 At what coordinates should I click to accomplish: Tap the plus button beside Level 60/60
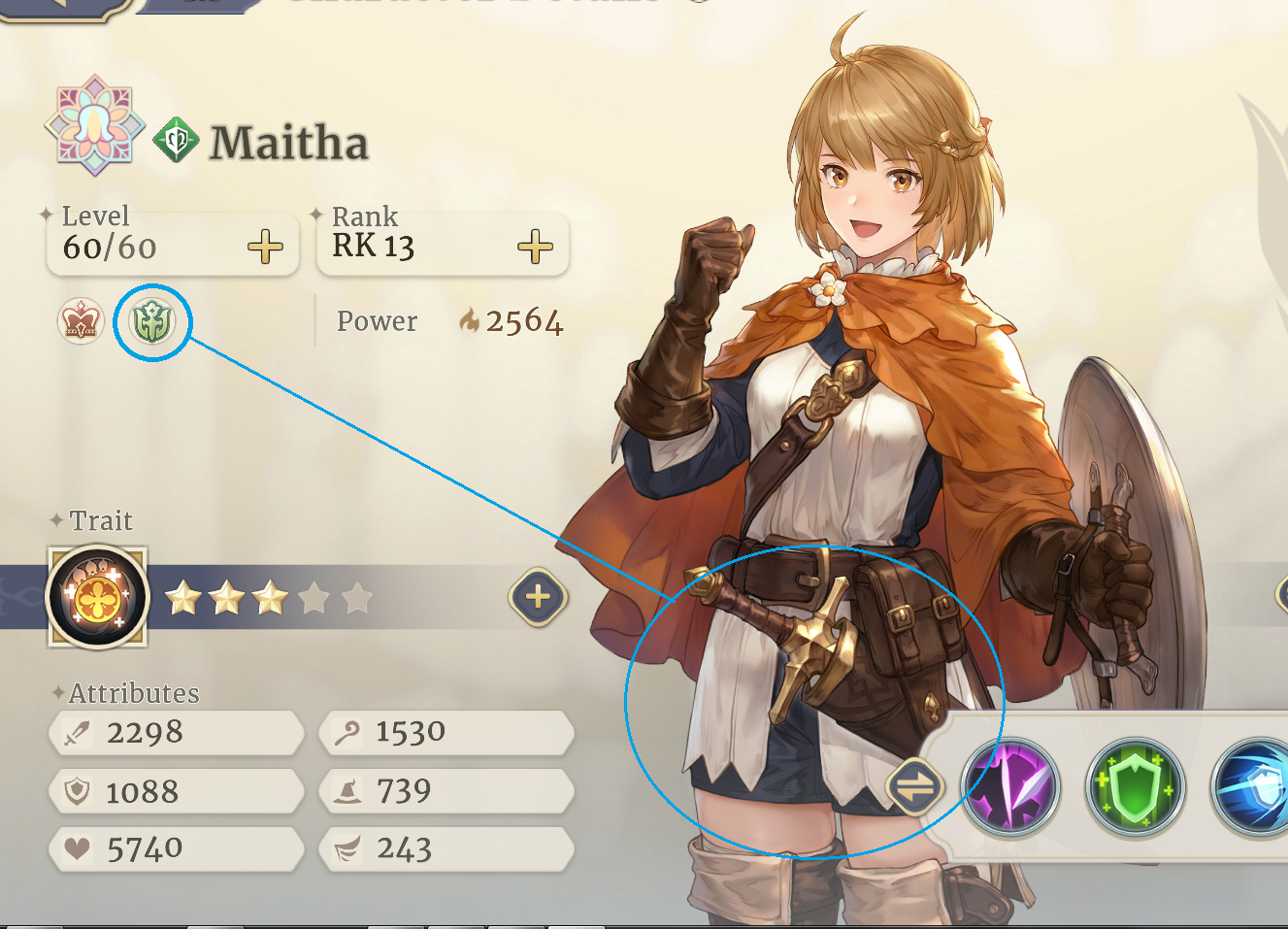(x=265, y=248)
